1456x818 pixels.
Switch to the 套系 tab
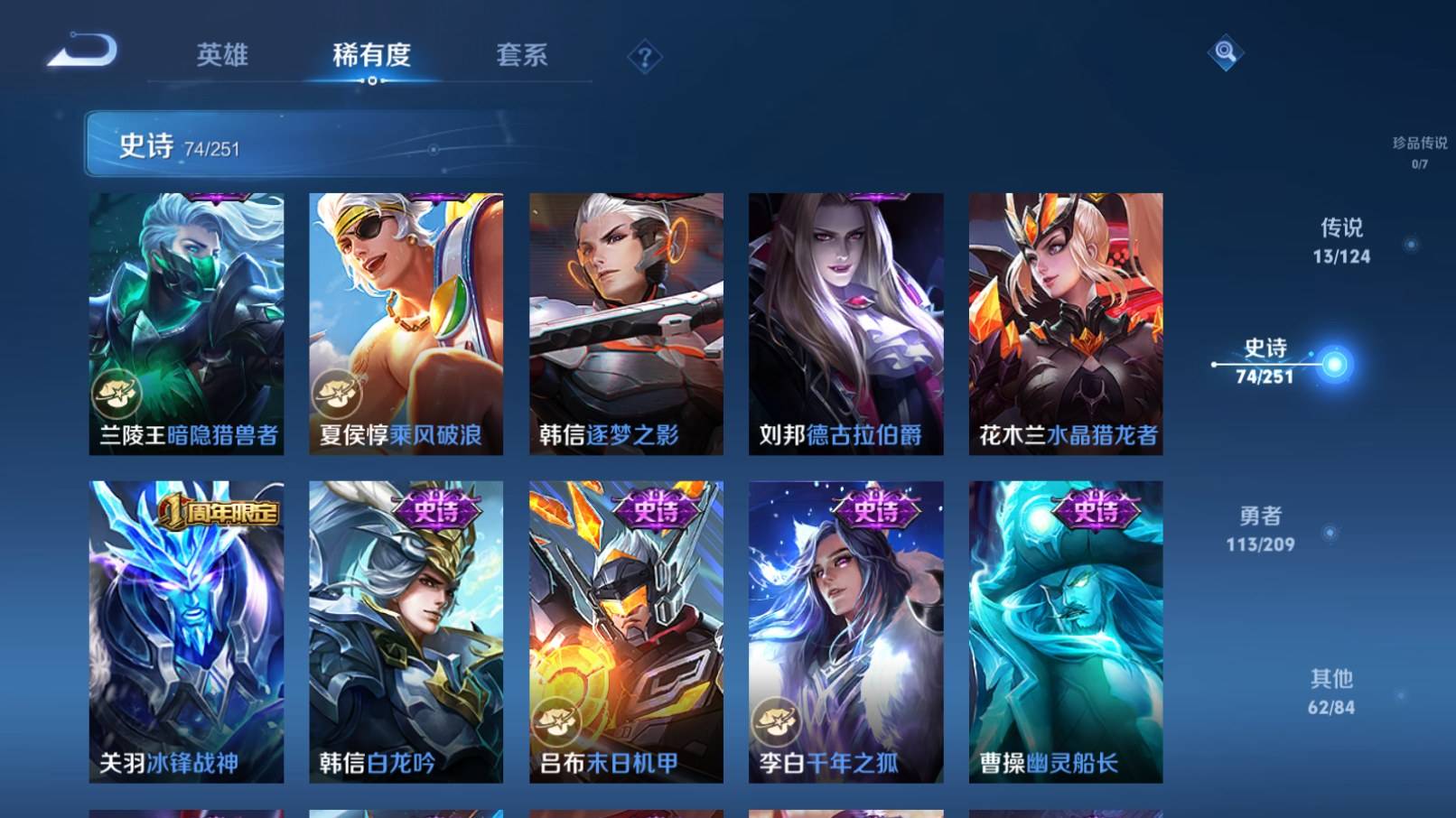[x=522, y=56]
